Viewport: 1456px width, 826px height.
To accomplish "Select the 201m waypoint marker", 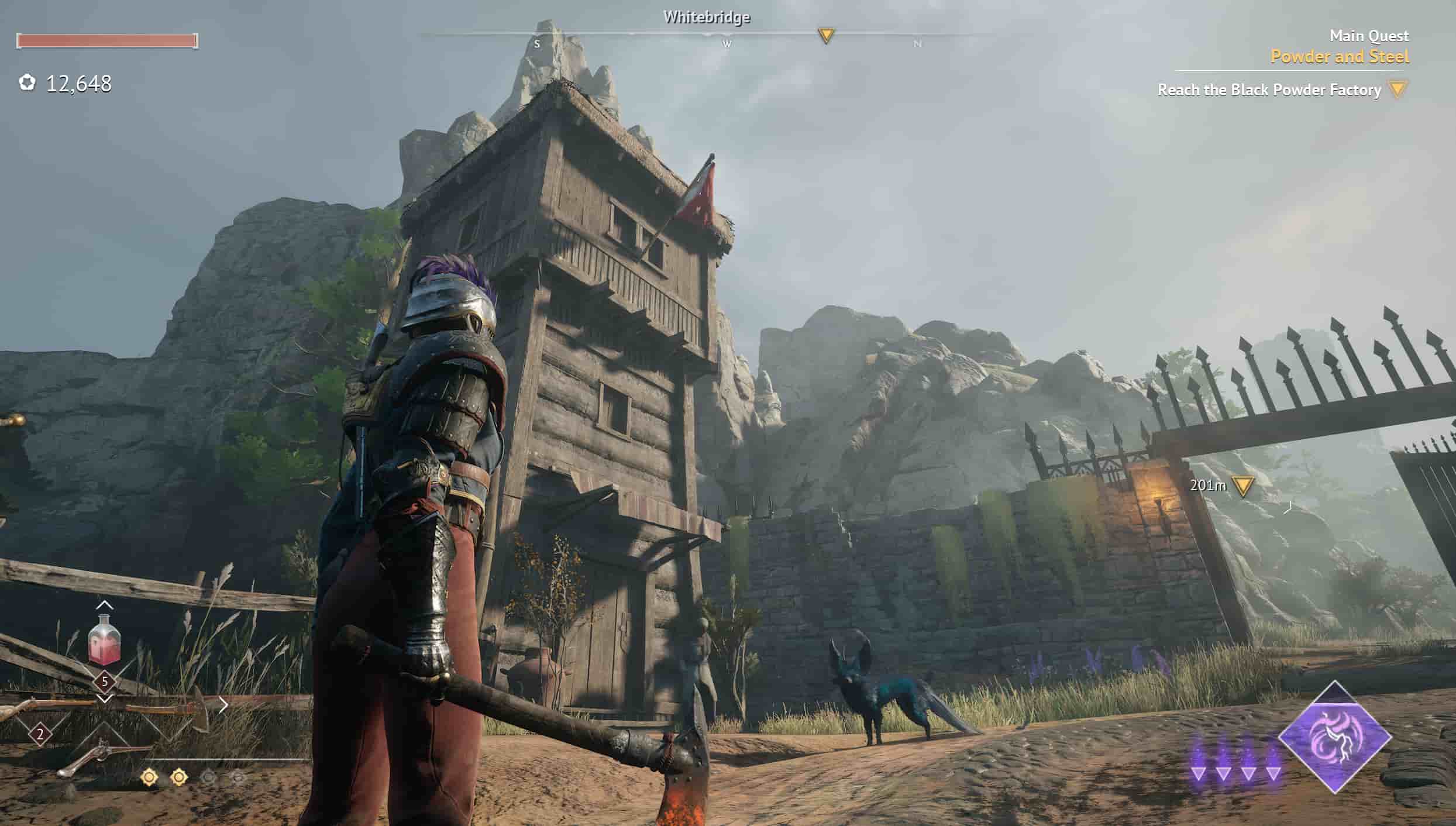I will 1242,486.
